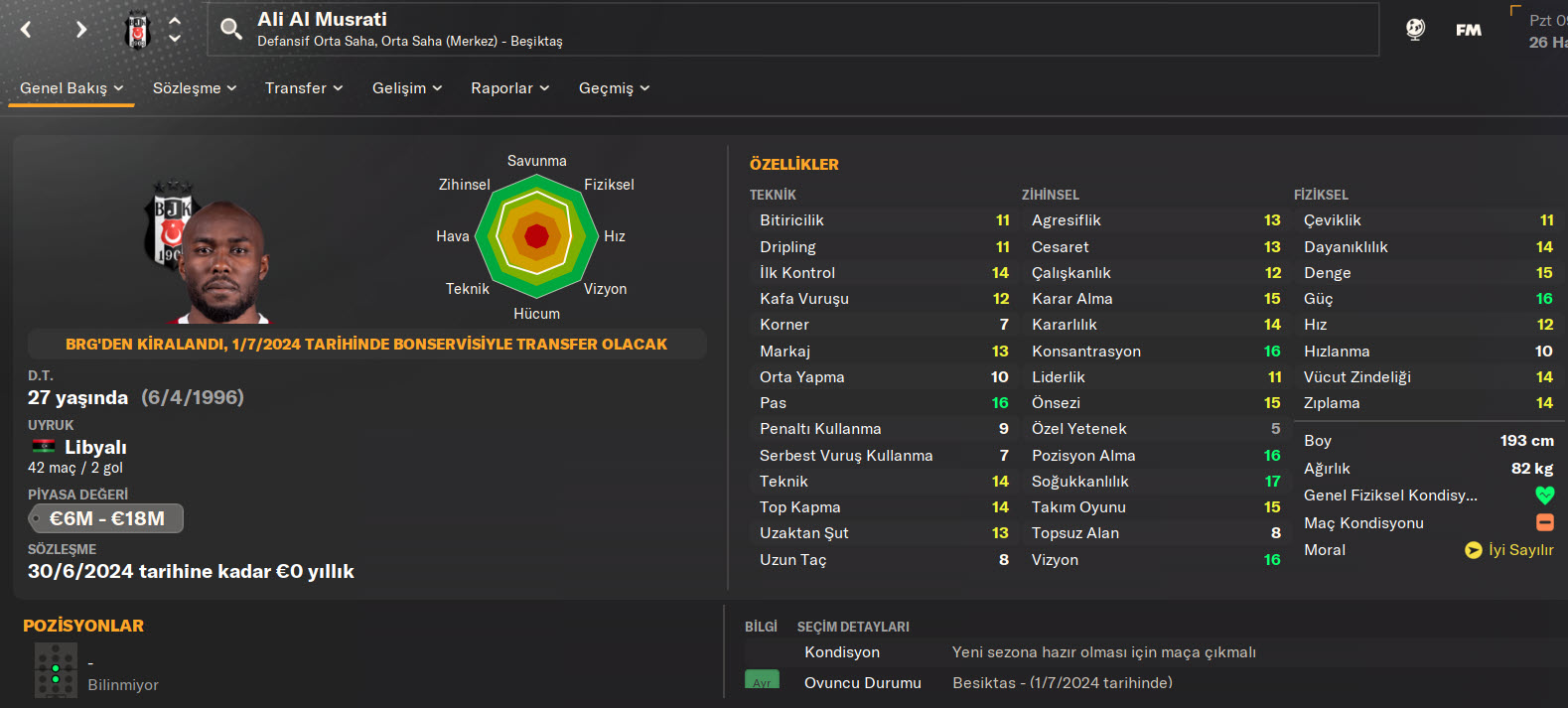Show the Gelişim menu
The width and height of the screenshot is (1568, 708).
(407, 88)
